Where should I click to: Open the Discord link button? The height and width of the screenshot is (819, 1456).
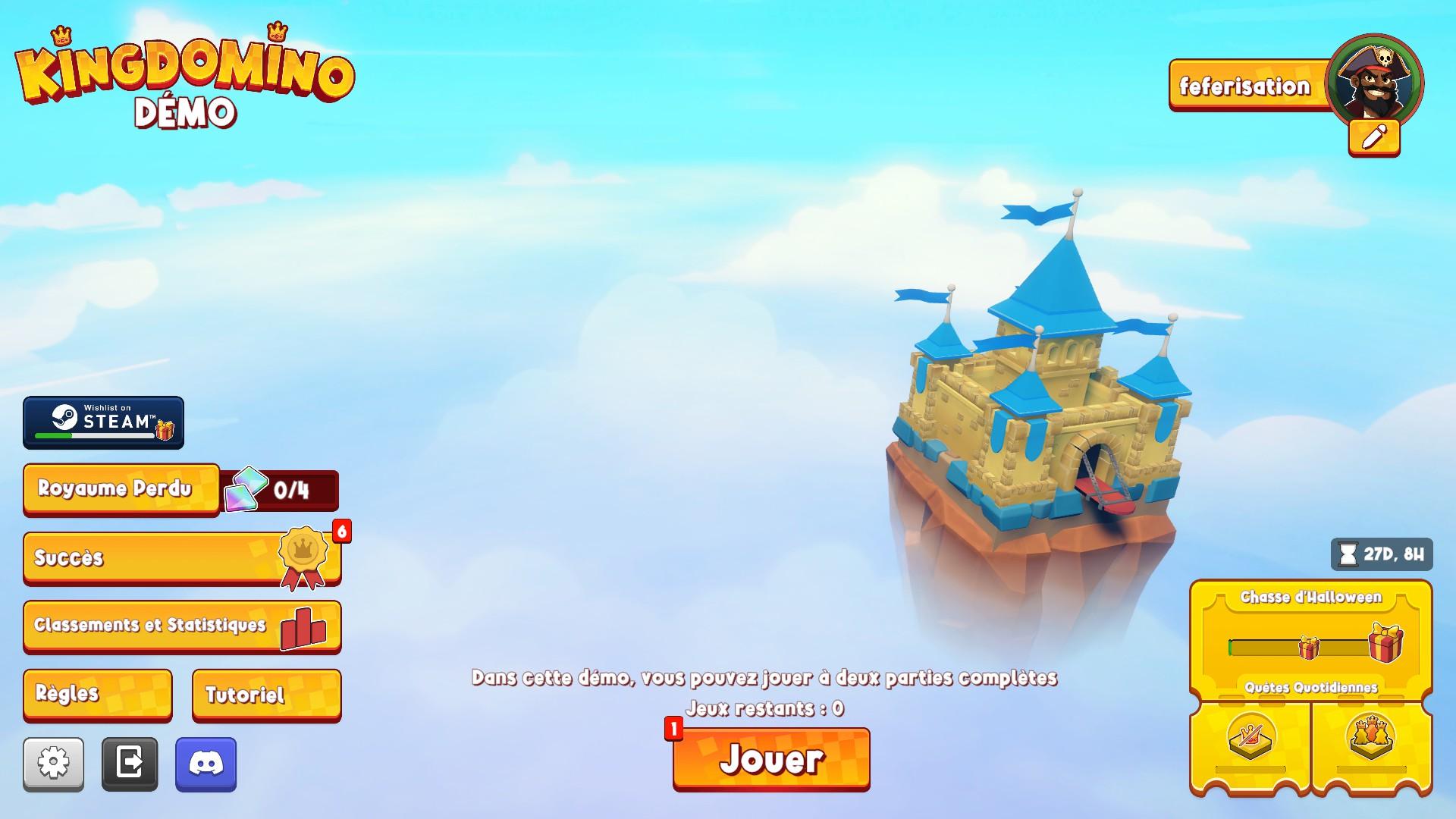206,764
